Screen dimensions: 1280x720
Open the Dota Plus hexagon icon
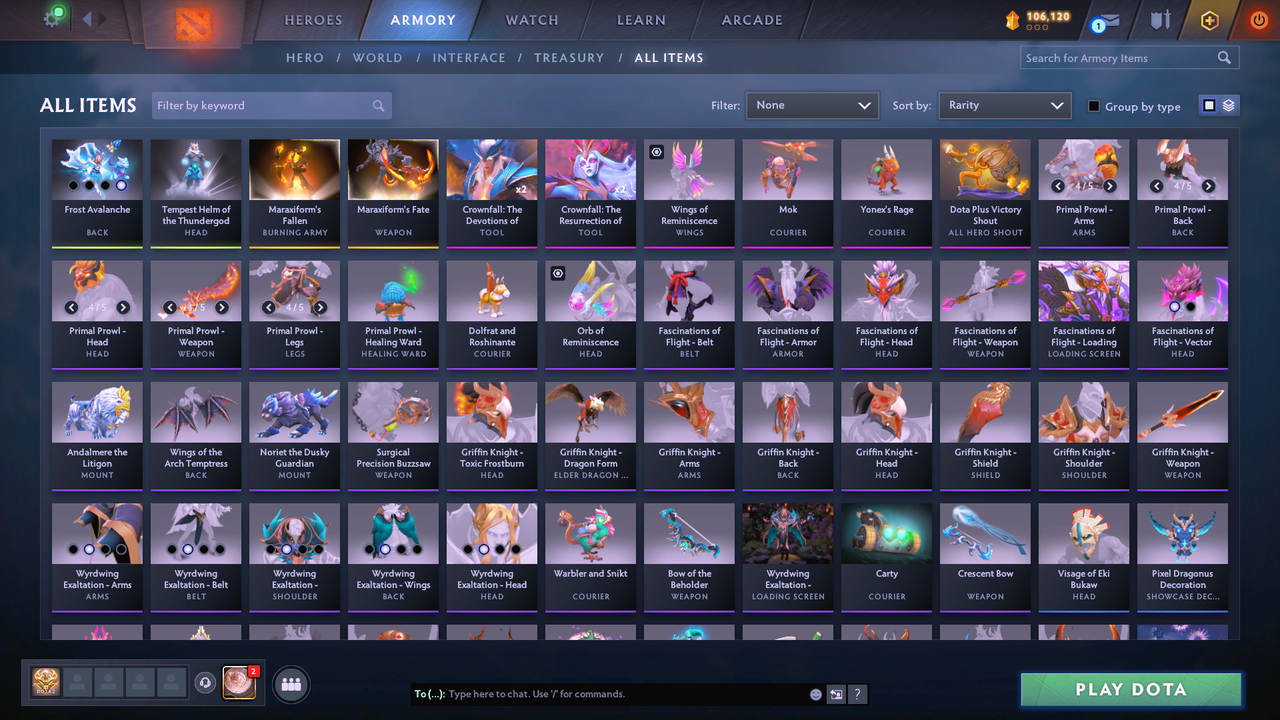point(1209,19)
